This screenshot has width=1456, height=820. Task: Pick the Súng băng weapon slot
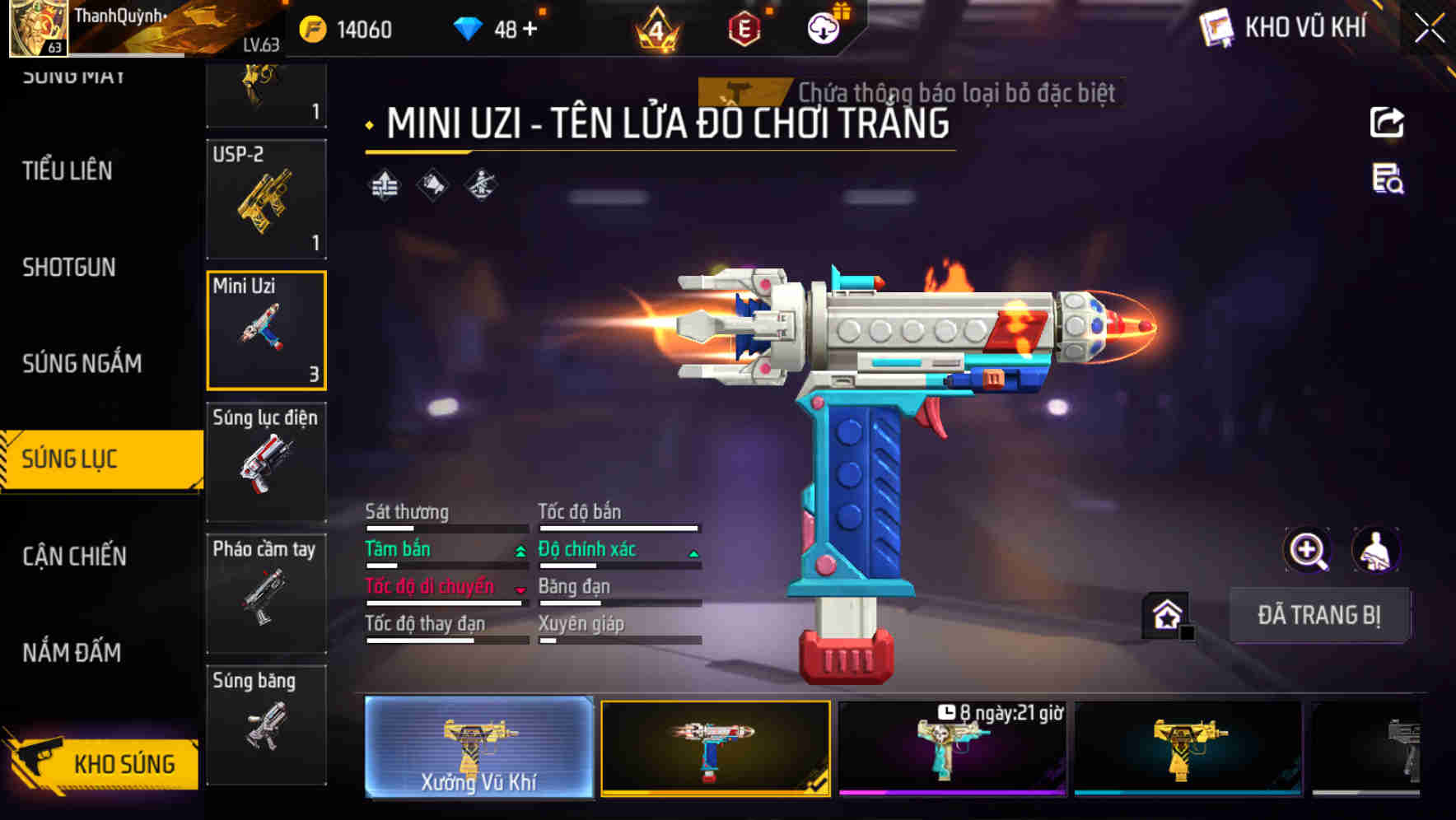[266, 724]
